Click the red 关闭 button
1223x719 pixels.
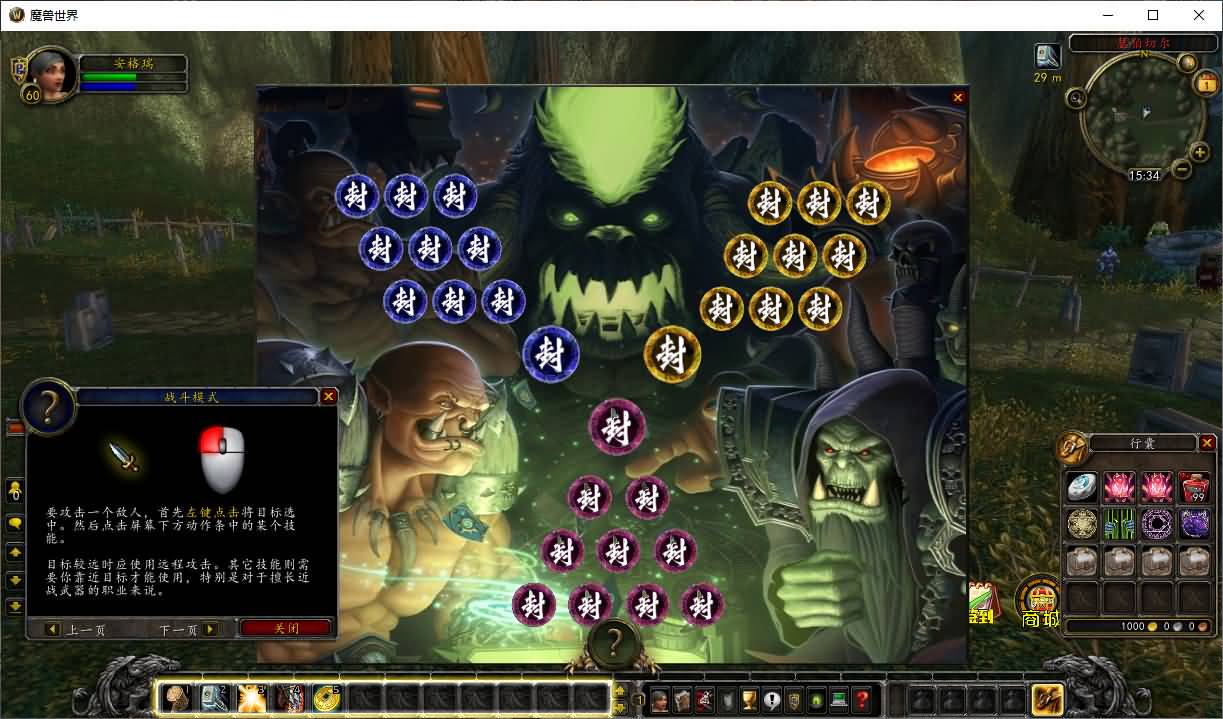[286, 629]
